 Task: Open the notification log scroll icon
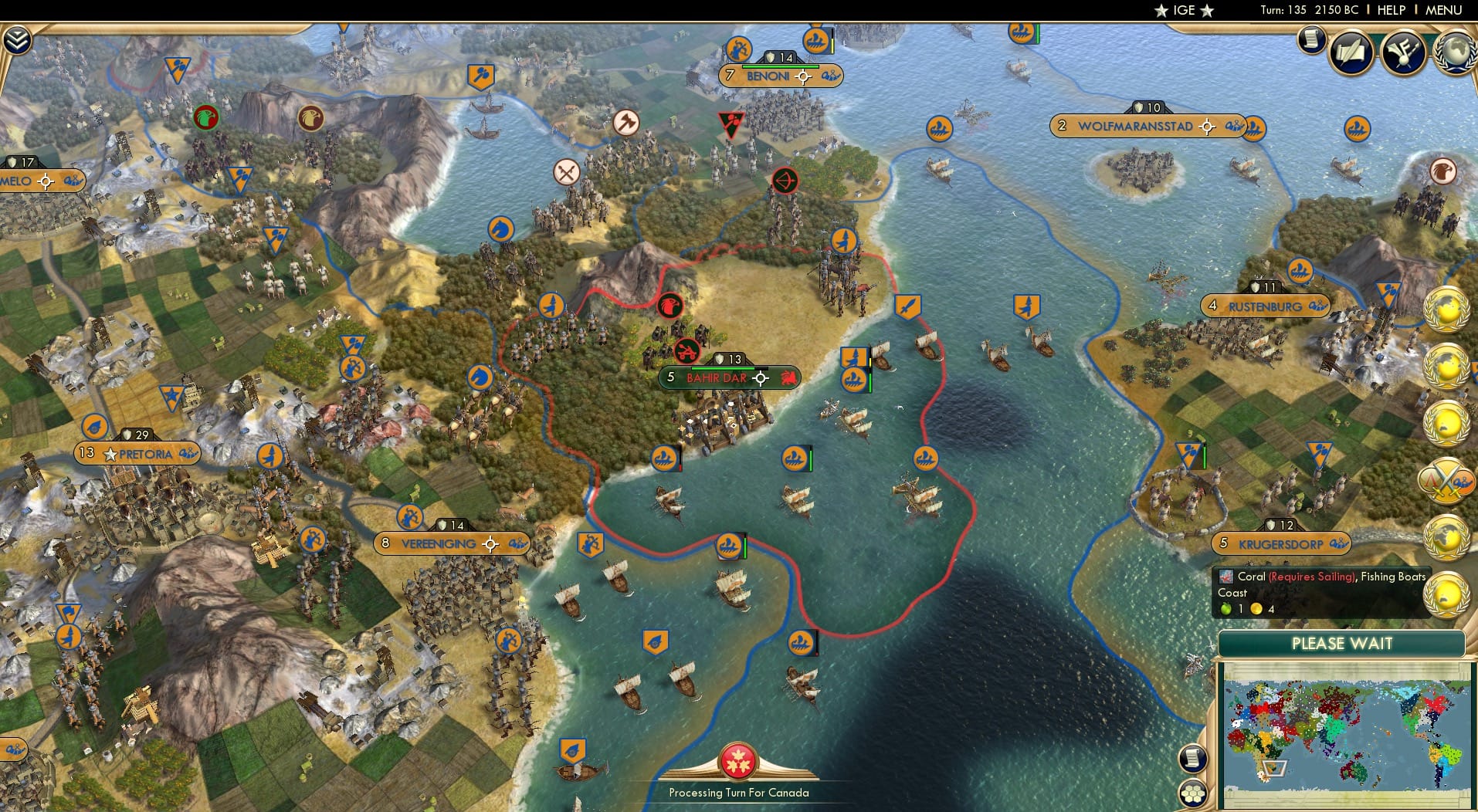pos(1313,41)
